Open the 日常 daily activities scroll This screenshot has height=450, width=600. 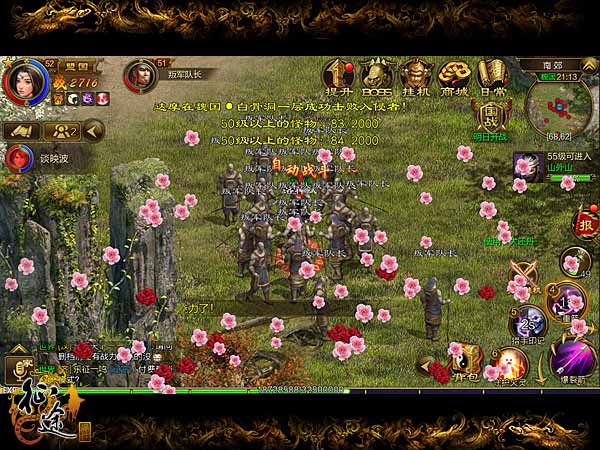pos(492,74)
